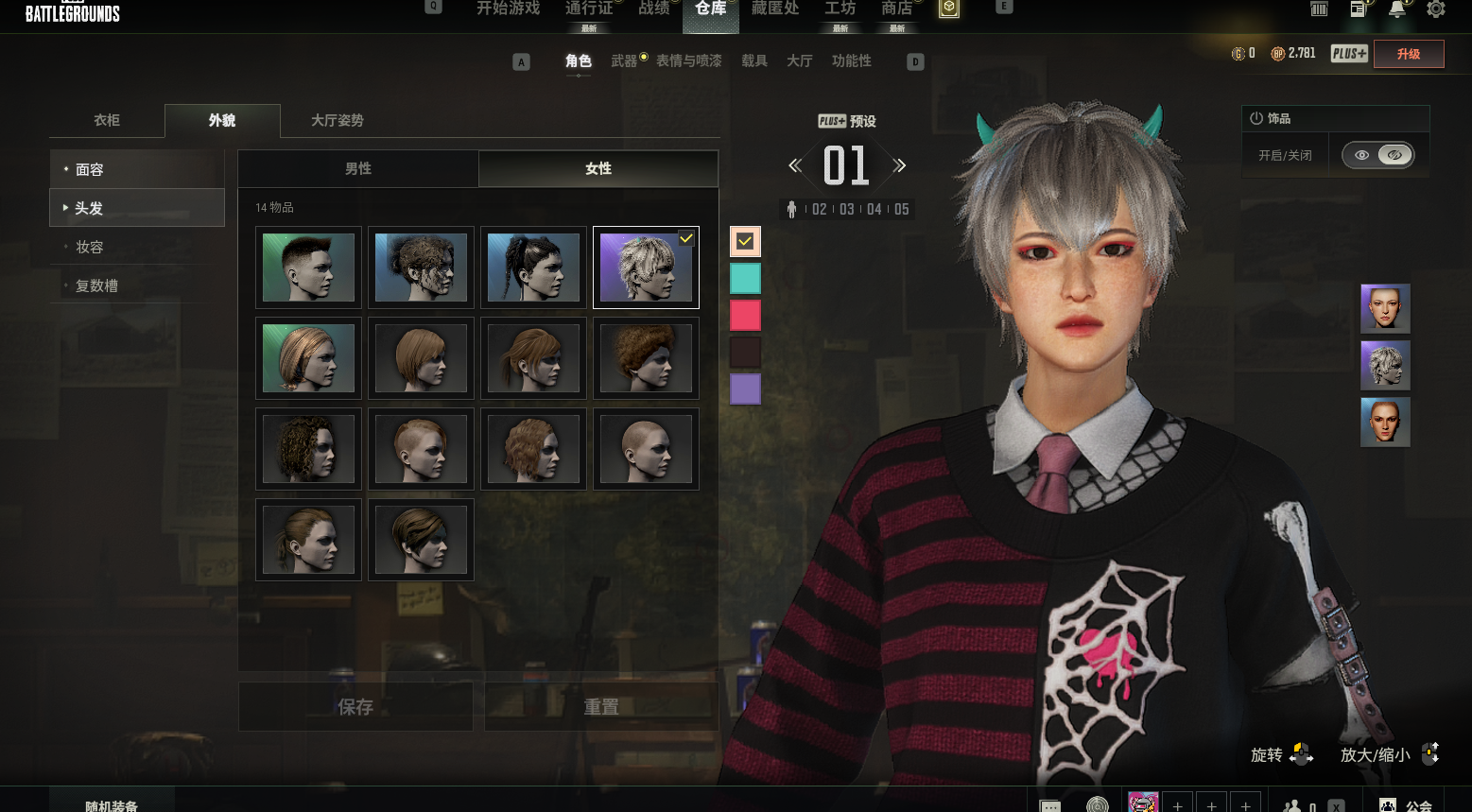Image resolution: width=1472 pixels, height=812 pixels.
Task: Select the bald head hairstyle
Action: pyautogui.click(x=646, y=449)
